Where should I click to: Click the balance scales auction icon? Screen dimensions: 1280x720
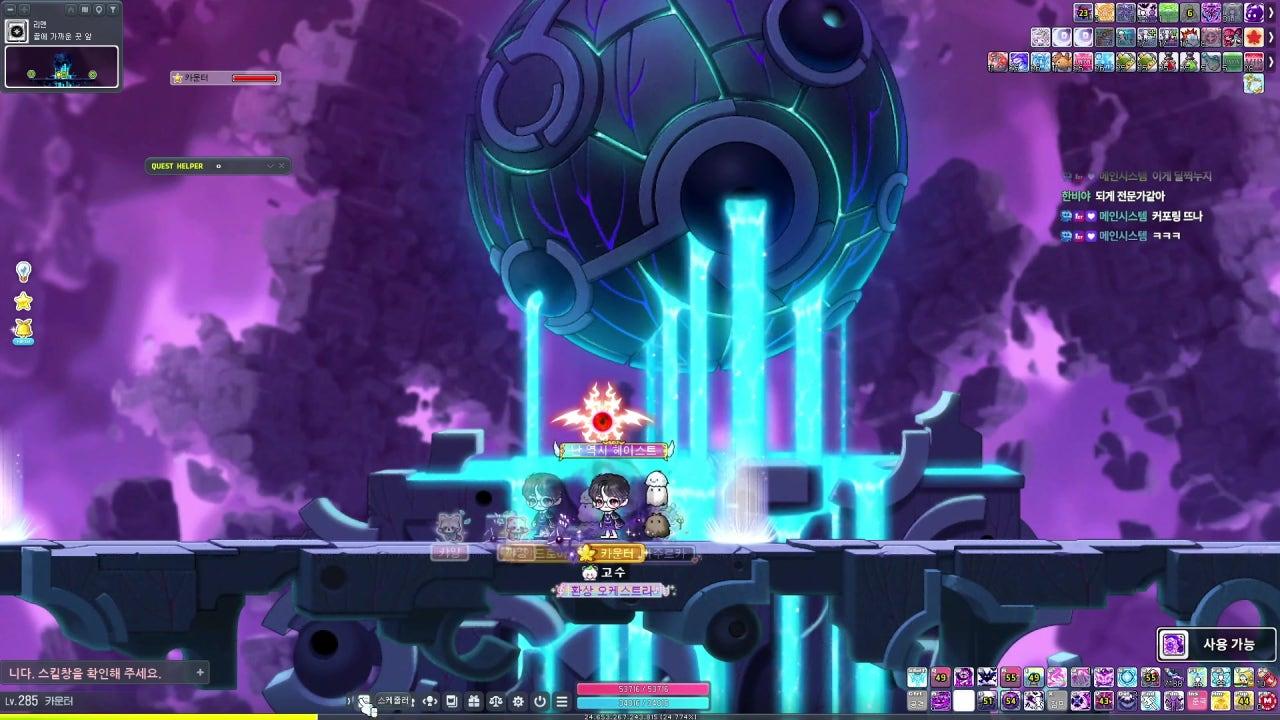[496, 702]
